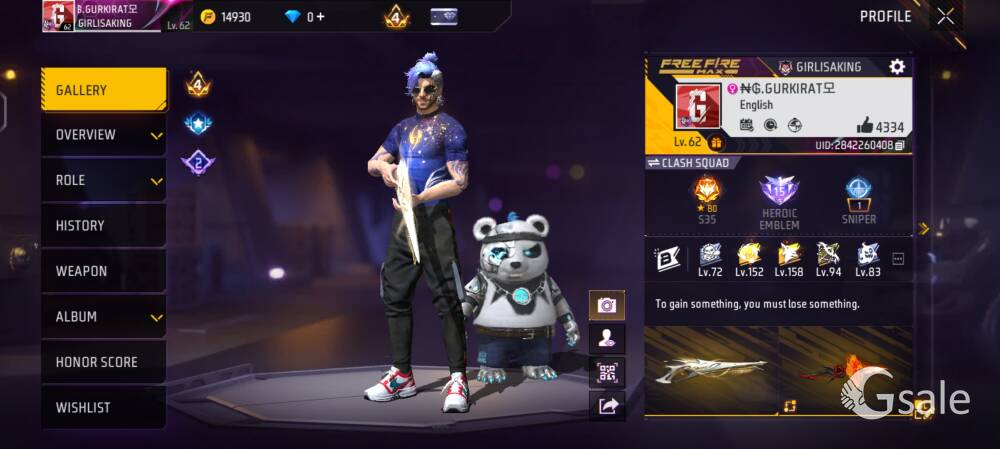
Task: Click the camera screenshot button
Action: [x=607, y=305]
